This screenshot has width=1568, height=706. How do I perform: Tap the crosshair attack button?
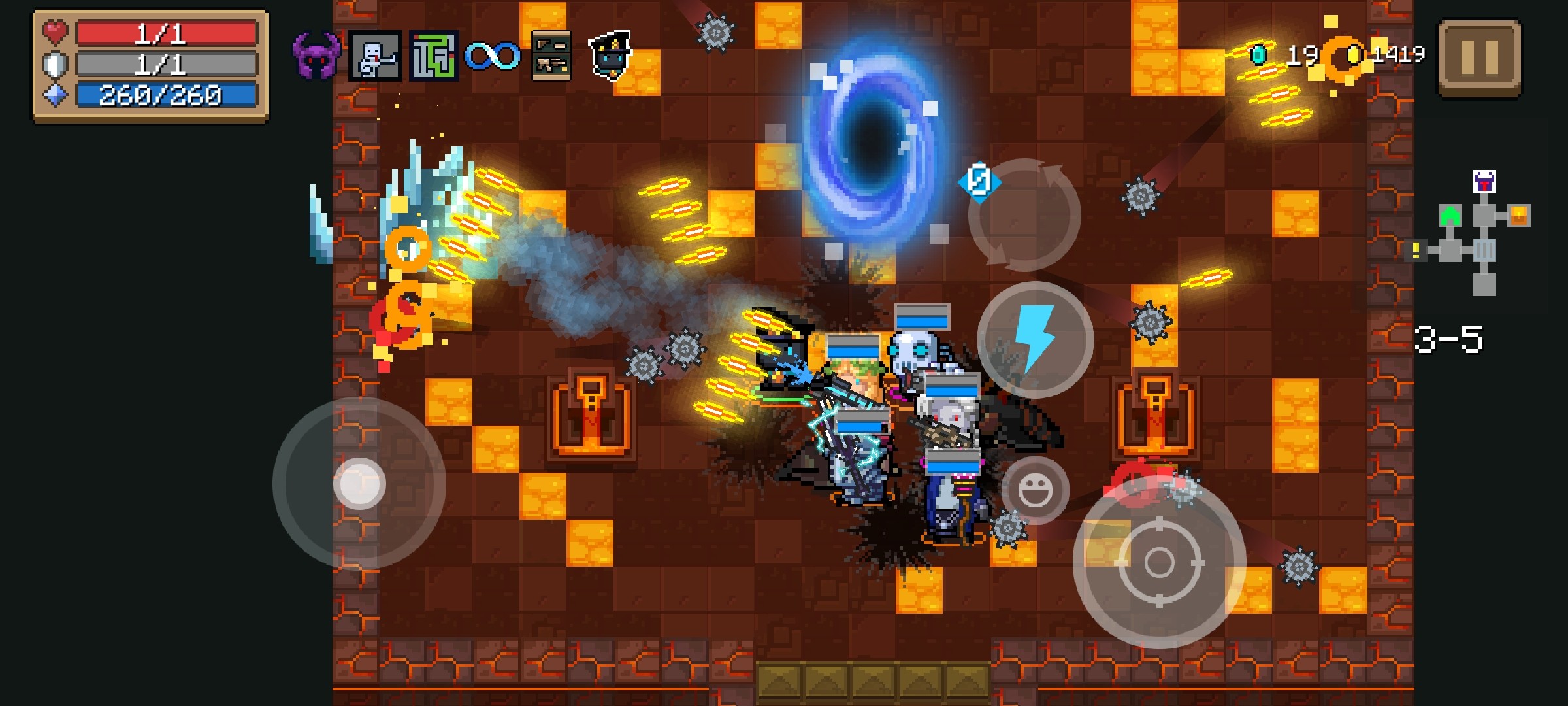point(1159,562)
